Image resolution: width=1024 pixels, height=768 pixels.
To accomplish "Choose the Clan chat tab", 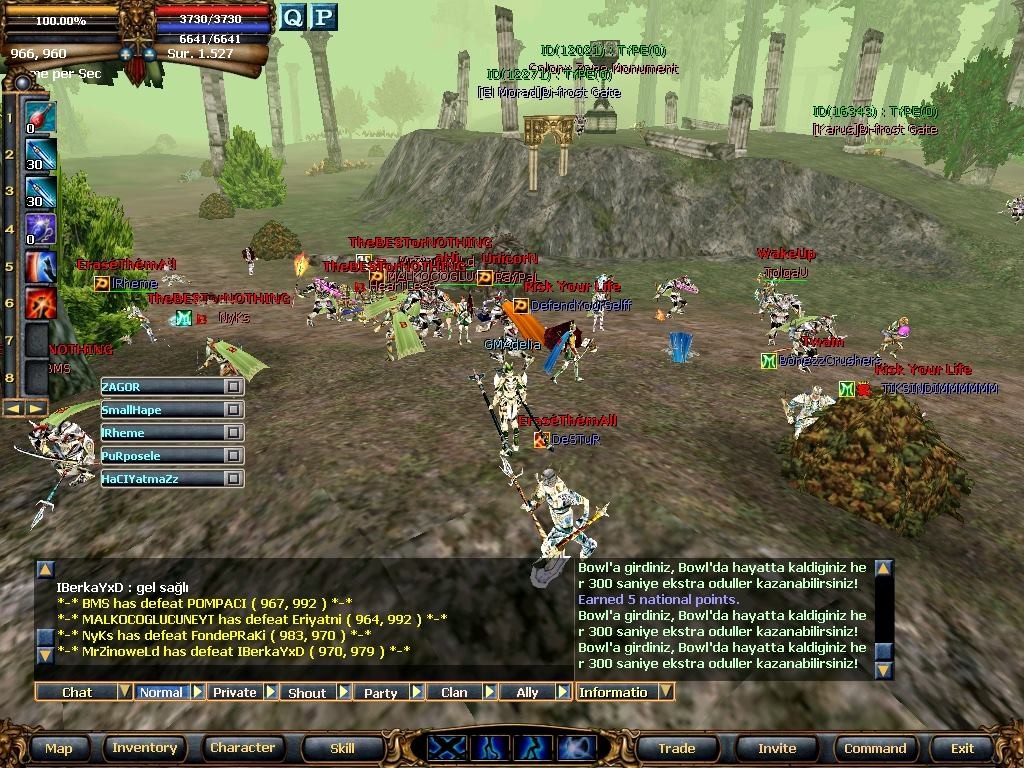I will point(454,692).
